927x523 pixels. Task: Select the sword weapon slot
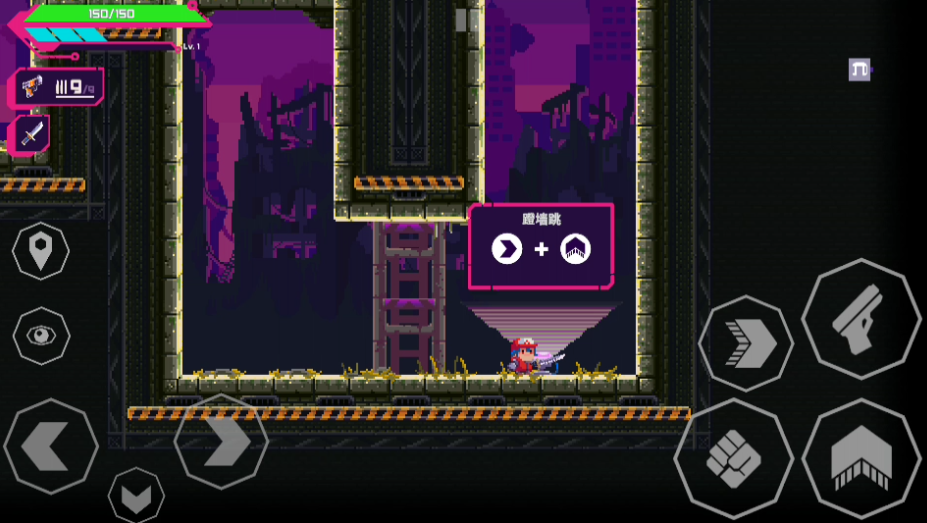31,133
